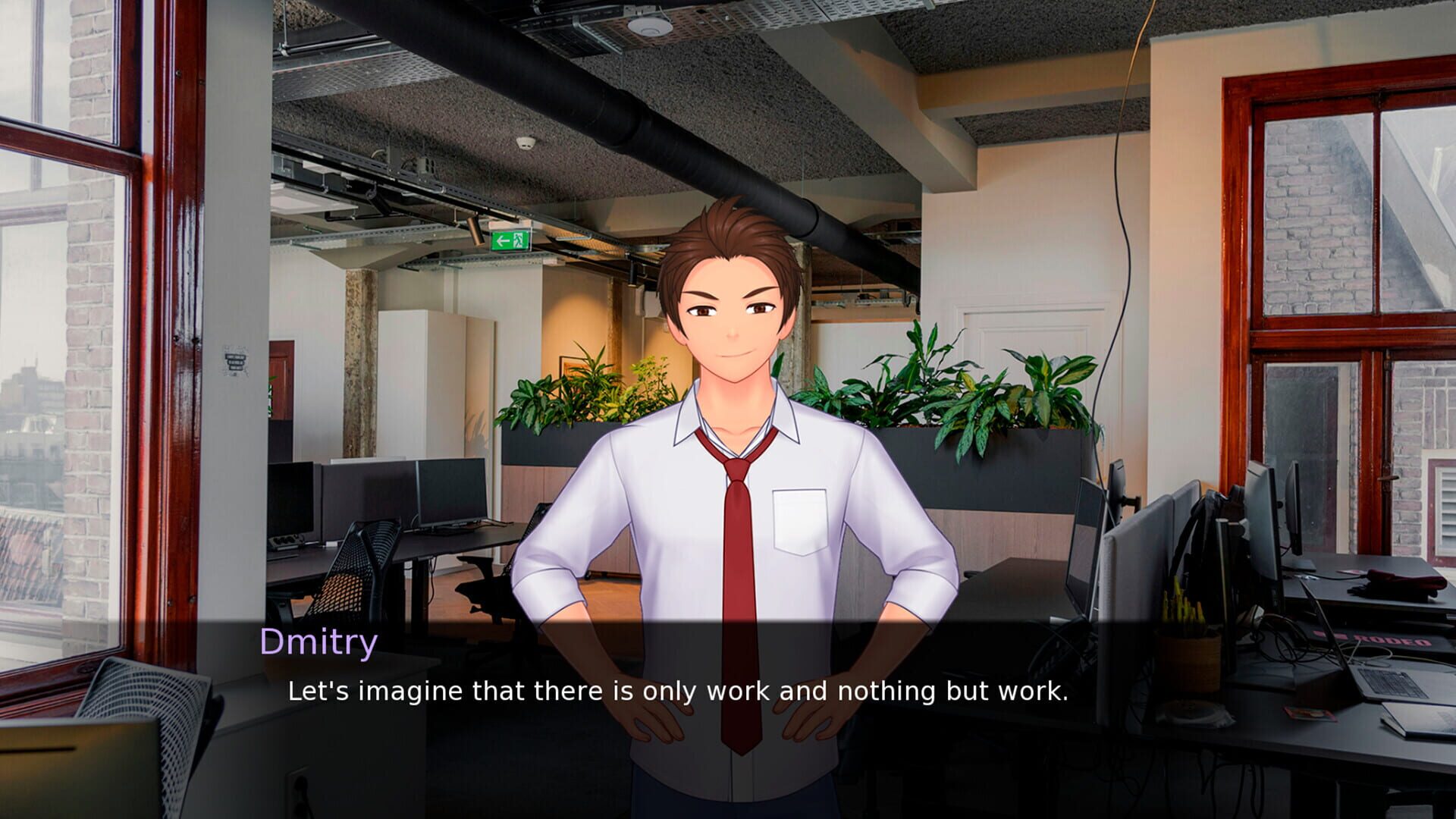Click the green exit sign on the ceiling

click(510, 240)
